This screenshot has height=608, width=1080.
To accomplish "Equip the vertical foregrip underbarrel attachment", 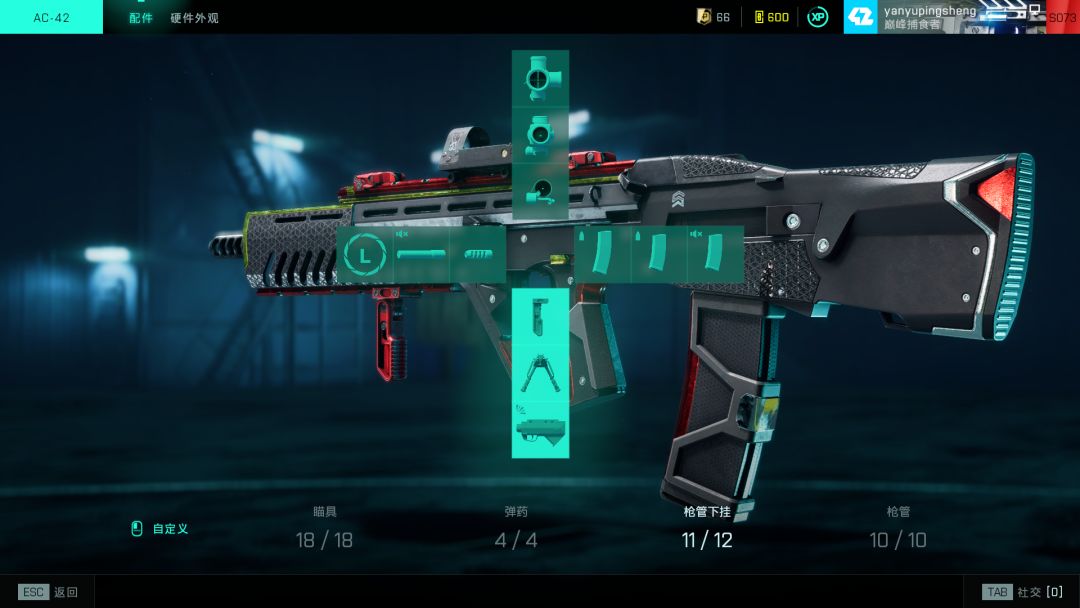I will coord(540,316).
